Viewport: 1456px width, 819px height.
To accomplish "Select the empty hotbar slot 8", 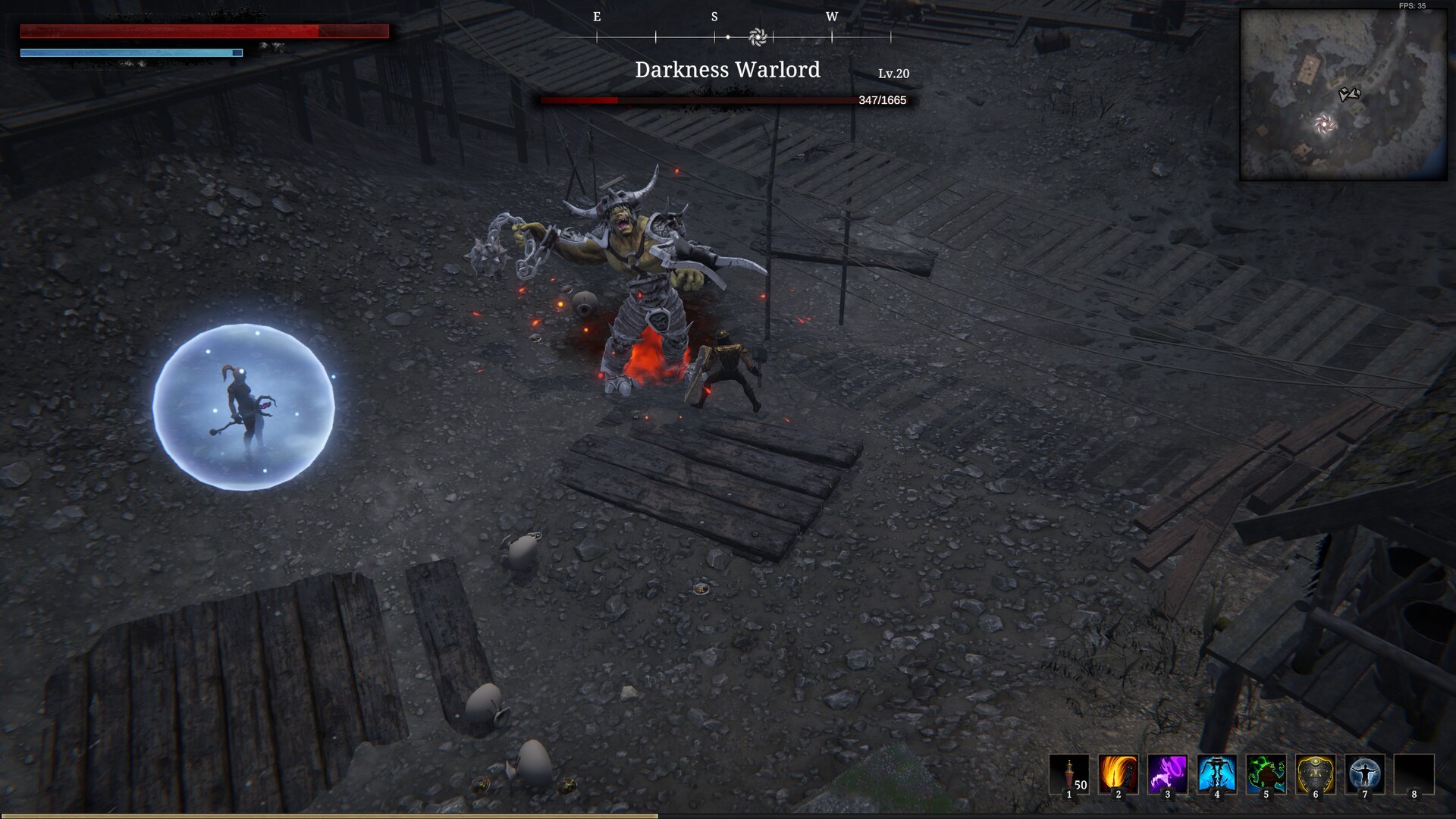I will coord(1414,774).
